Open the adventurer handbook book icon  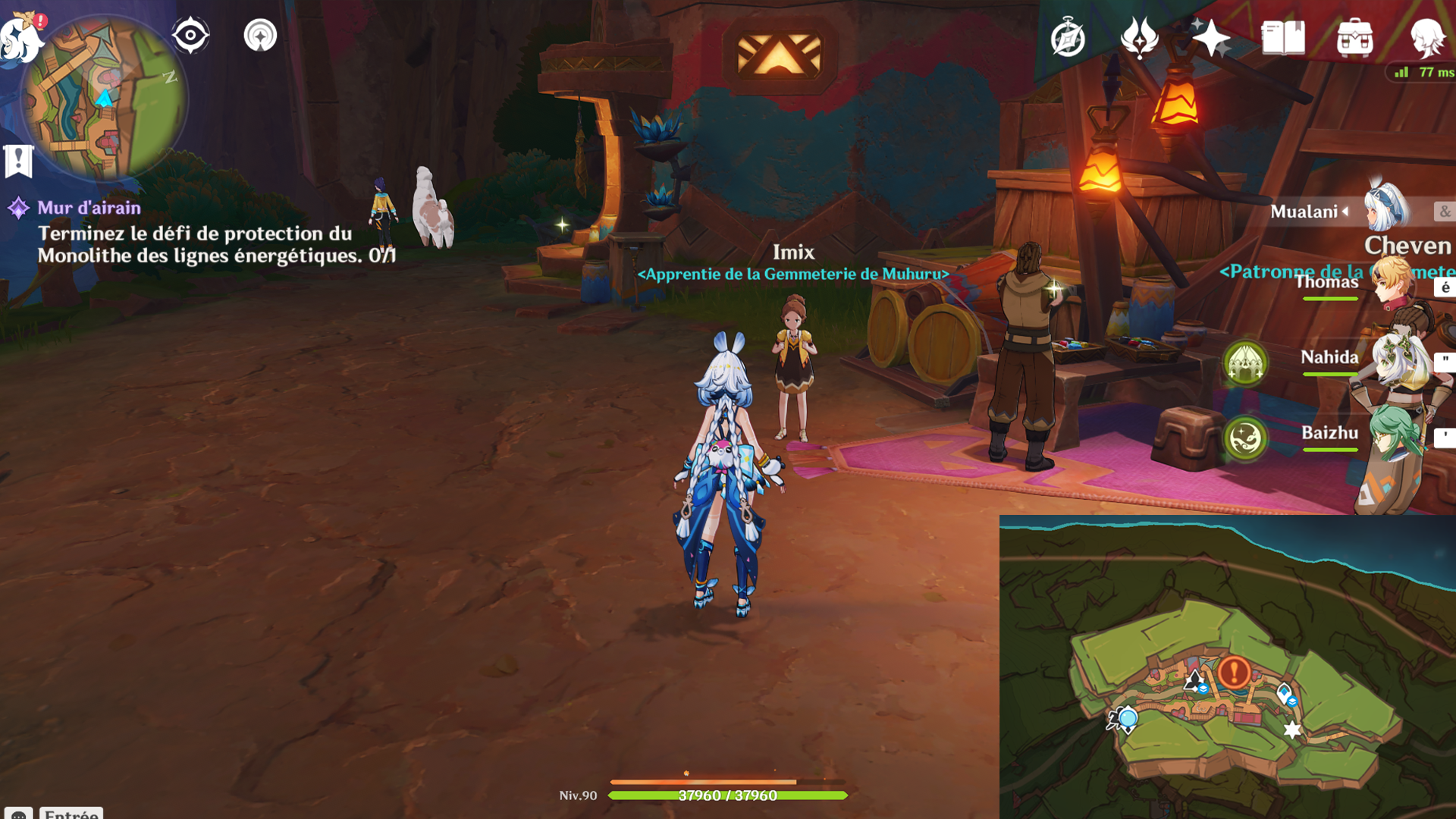pyautogui.click(x=1283, y=38)
